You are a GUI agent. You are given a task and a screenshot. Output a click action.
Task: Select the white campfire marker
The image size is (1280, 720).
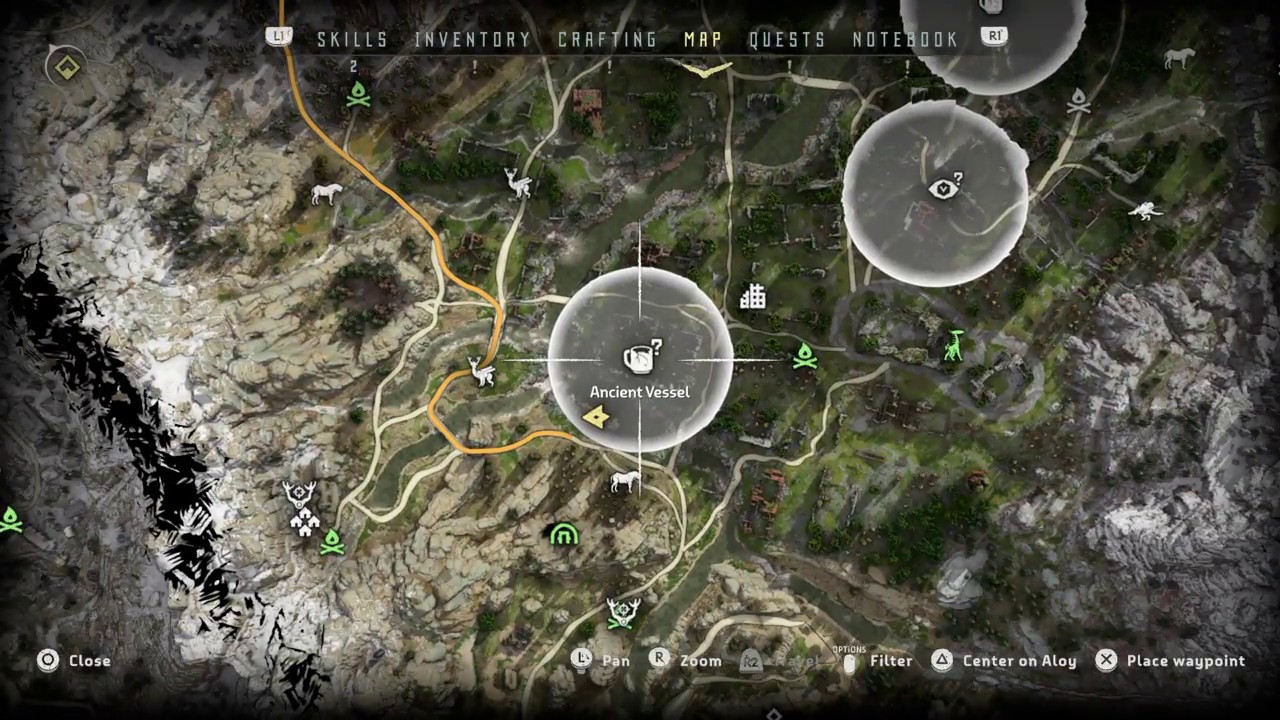pyautogui.click(x=1078, y=101)
